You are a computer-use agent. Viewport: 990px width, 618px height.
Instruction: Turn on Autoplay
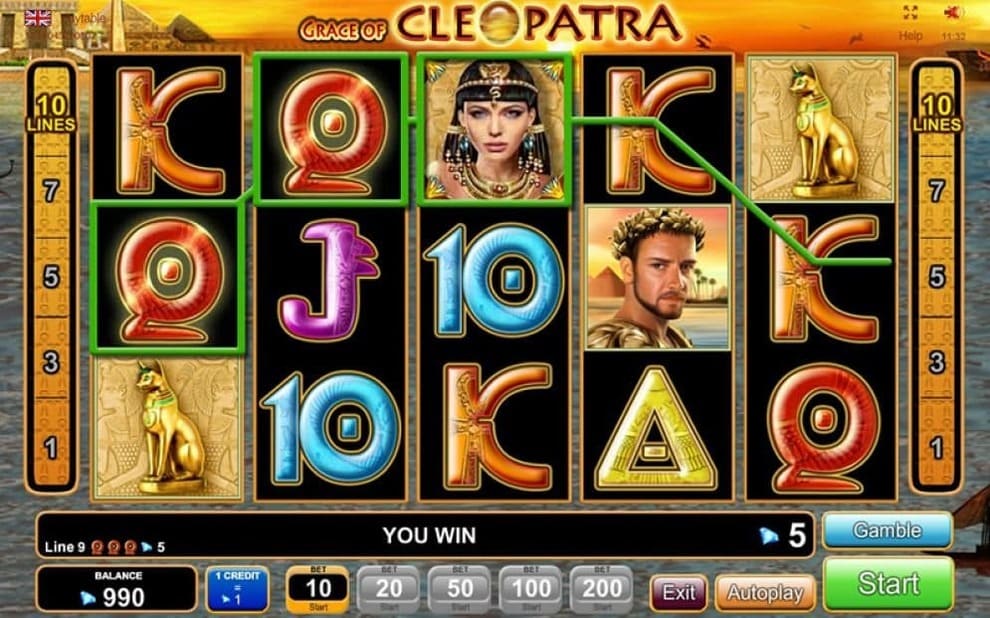tap(764, 593)
